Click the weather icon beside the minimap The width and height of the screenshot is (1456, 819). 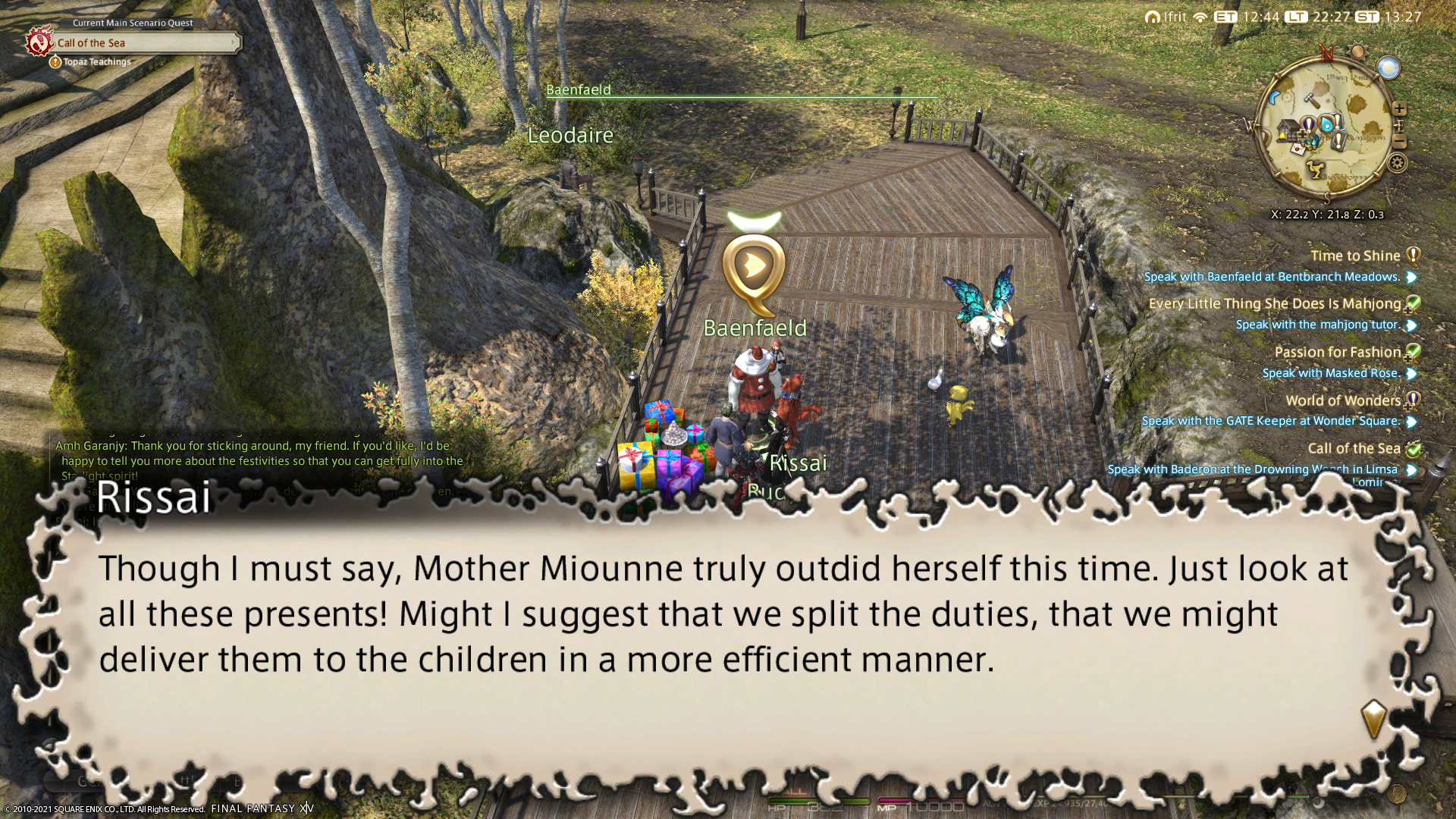click(1389, 68)
